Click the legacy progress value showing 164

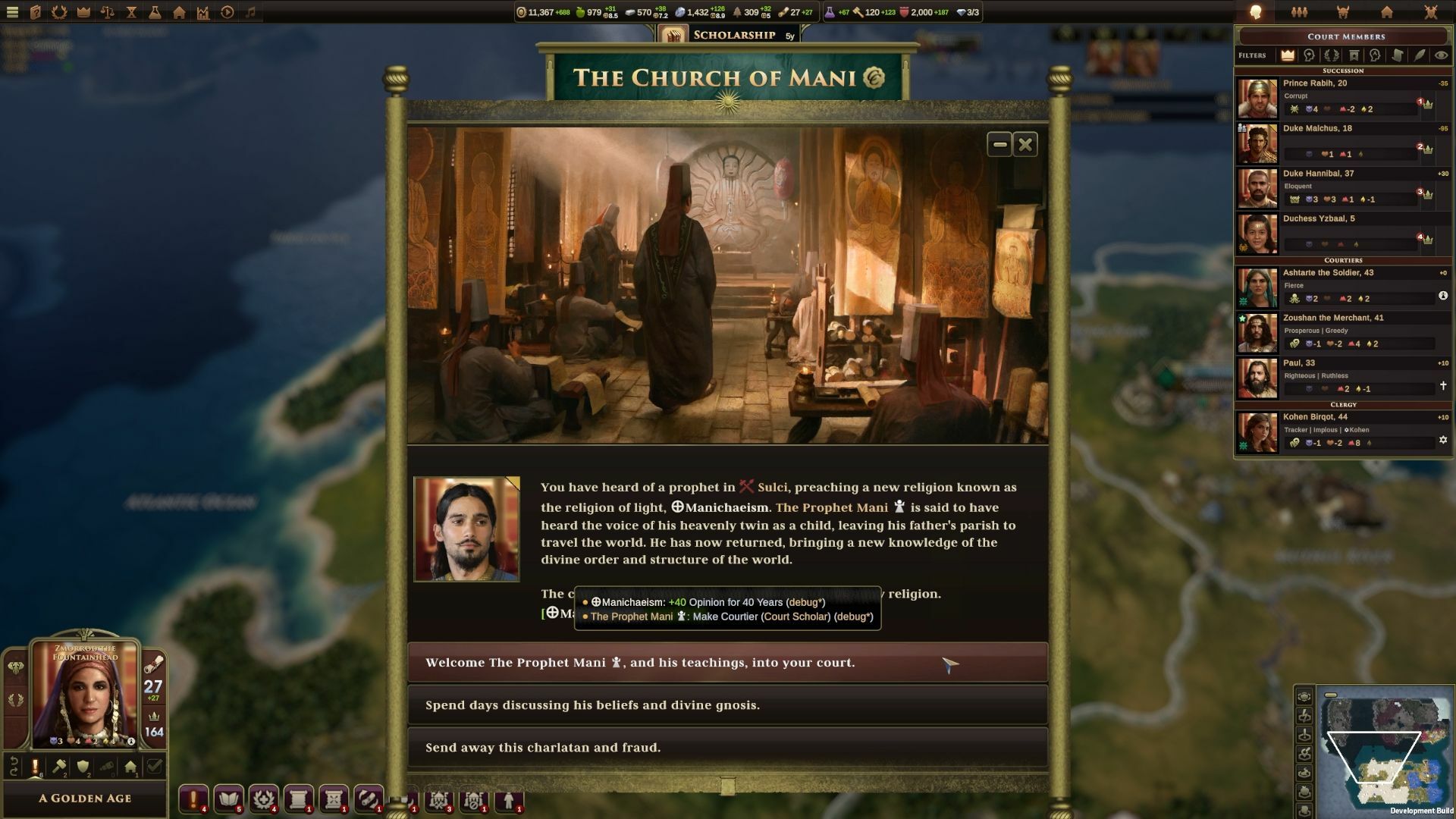[x=154, y=732]
